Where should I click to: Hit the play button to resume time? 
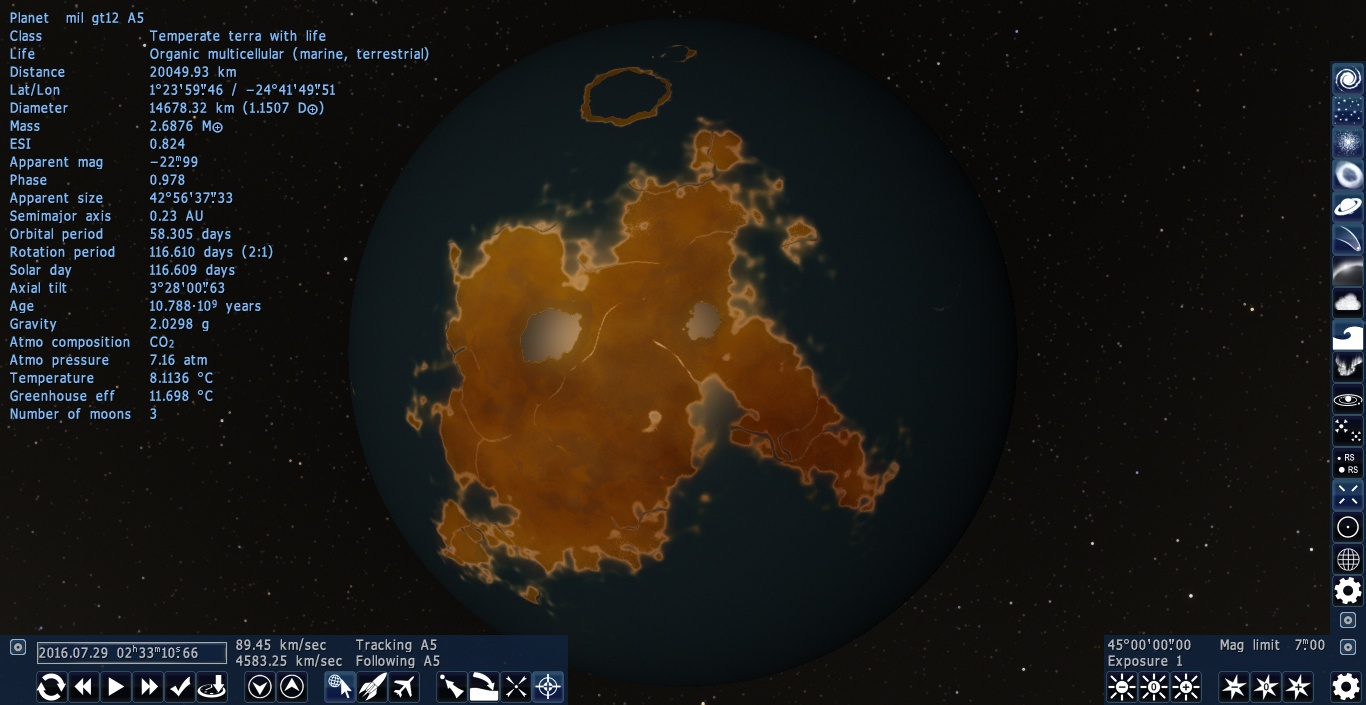[x=116, y=687]
